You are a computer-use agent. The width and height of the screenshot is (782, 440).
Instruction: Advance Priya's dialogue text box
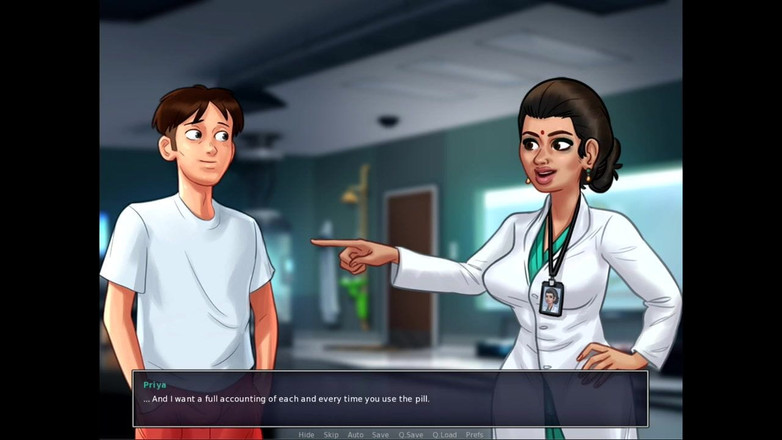tap(390, 399)
